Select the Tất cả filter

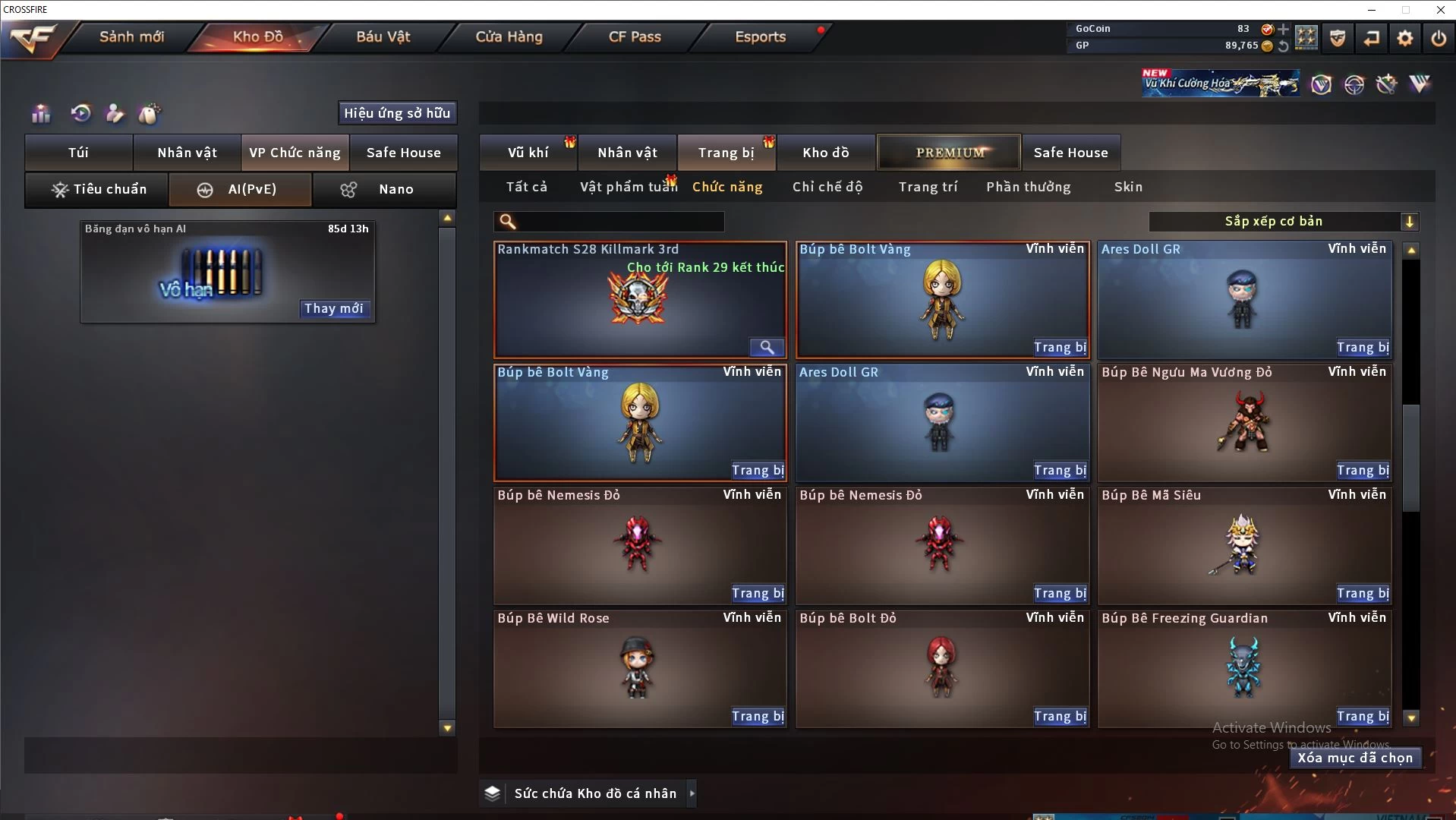pyautogui.click(x=526, y=187)
